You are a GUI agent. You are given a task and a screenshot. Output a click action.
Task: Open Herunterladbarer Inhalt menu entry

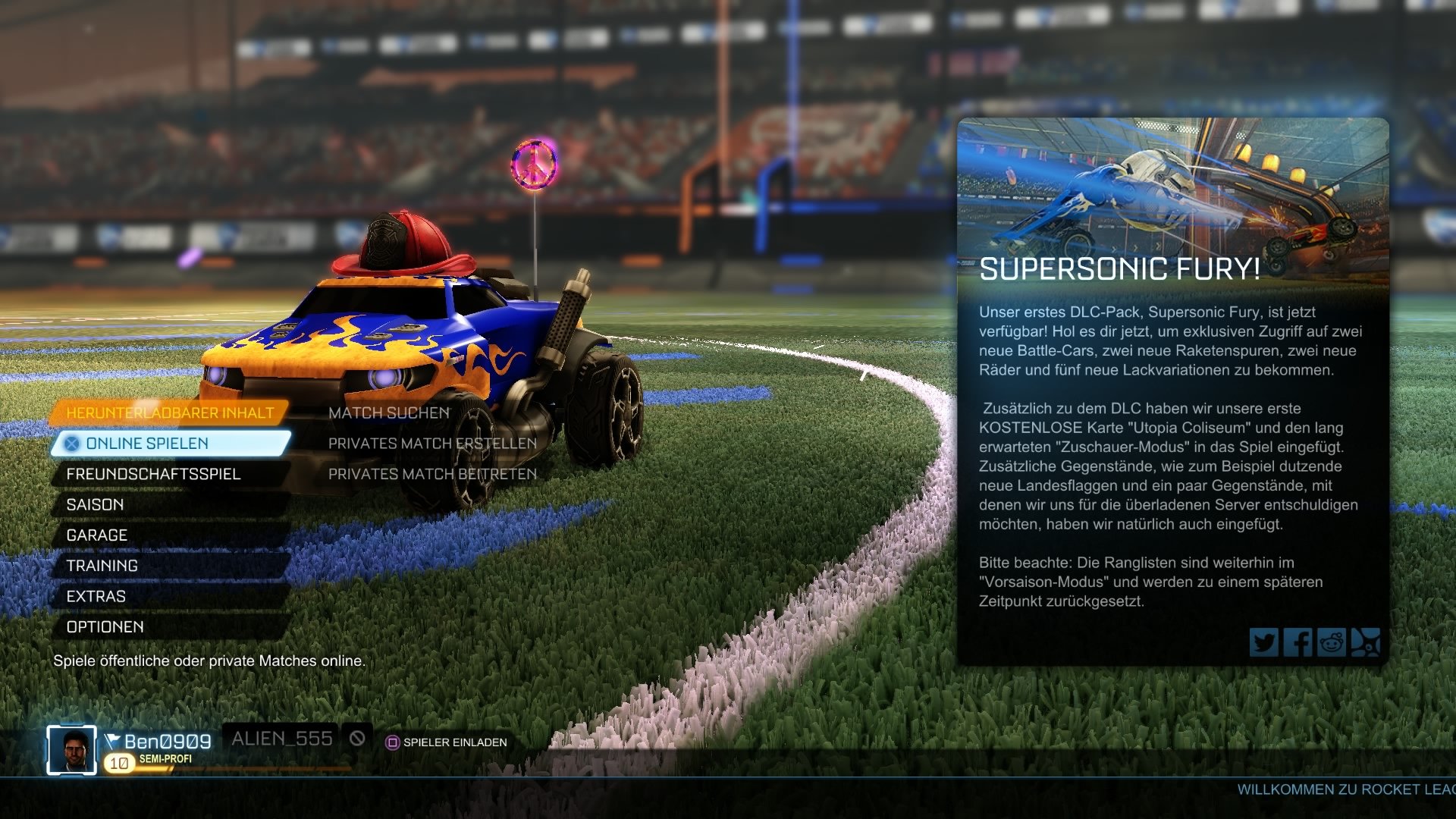click(170, 413)
